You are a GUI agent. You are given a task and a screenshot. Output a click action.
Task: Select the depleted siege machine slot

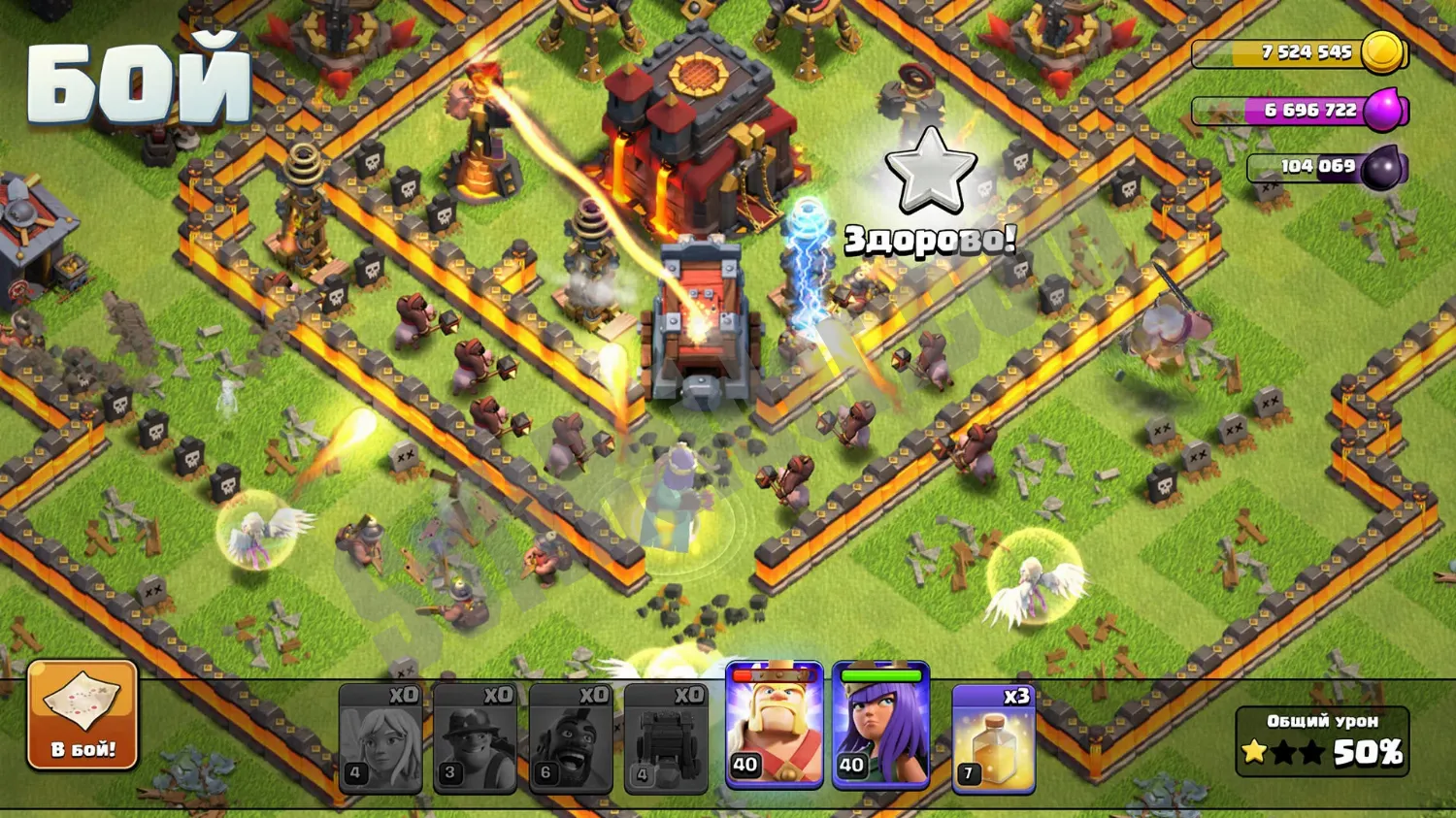pyautogui.click(x=665, y=738)
